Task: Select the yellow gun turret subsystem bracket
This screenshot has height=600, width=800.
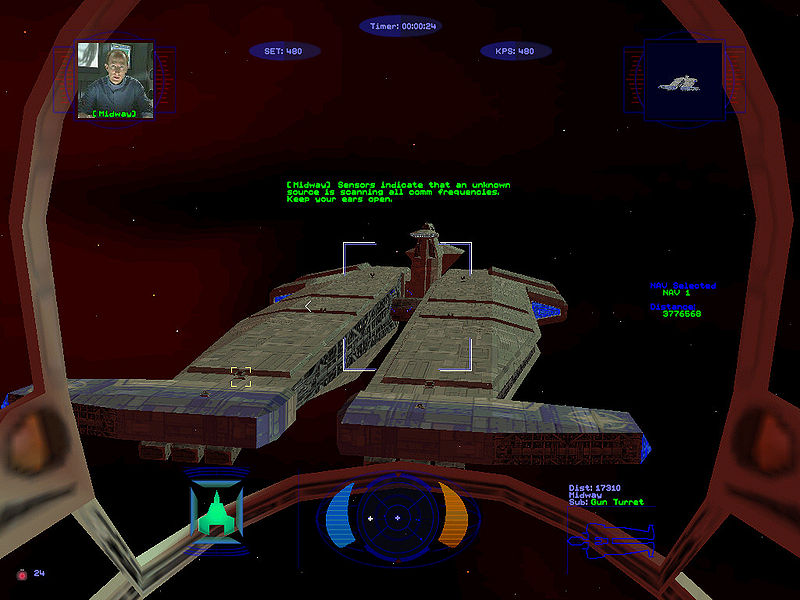Action: point(240,377)
